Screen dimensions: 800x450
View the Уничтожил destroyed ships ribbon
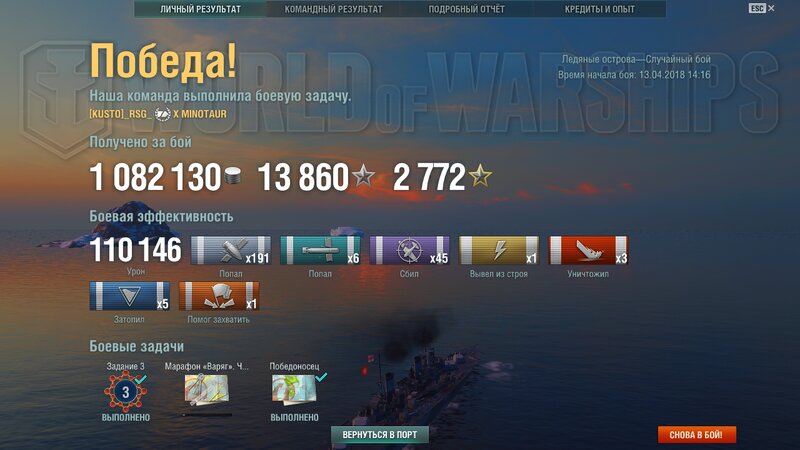coord(588,251)
